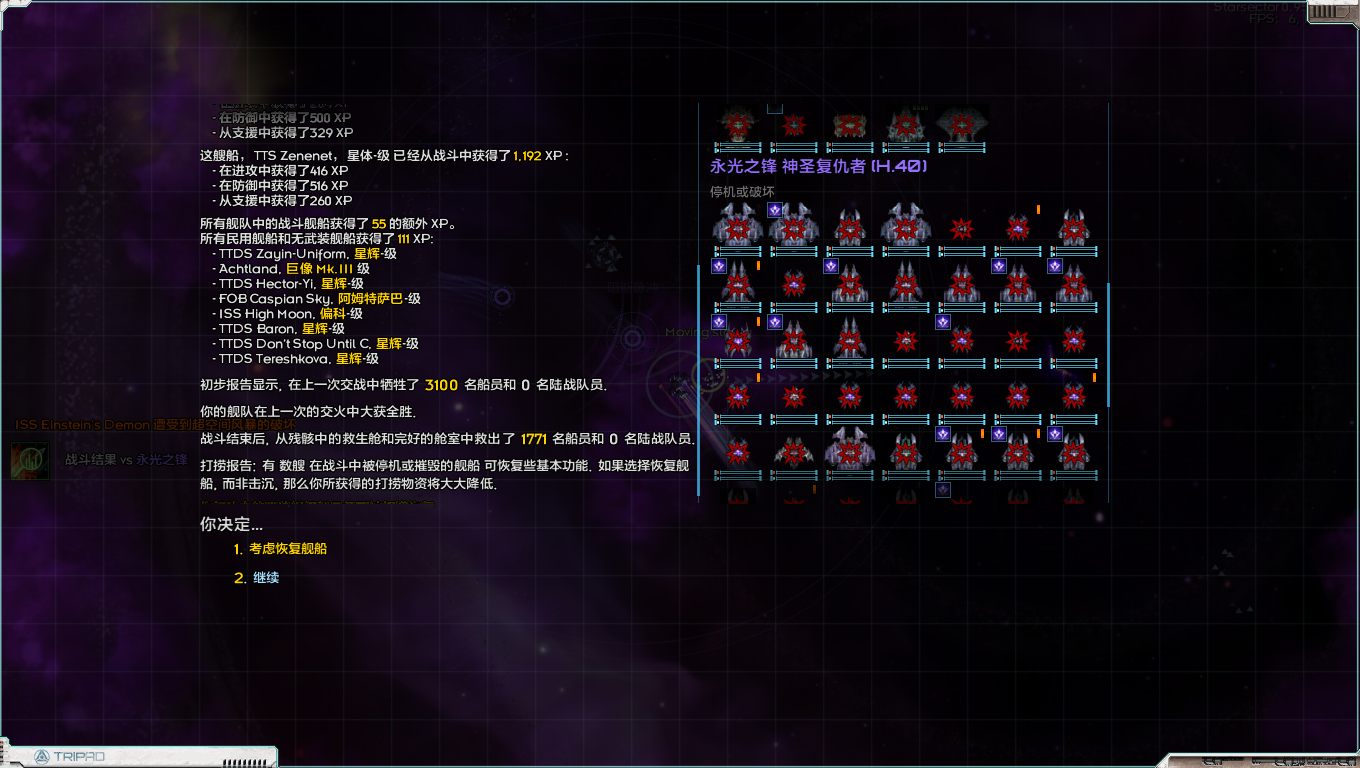Choose option 1 考虑恢复舰船
This screenshot has height=768, width=1360.
288,548
